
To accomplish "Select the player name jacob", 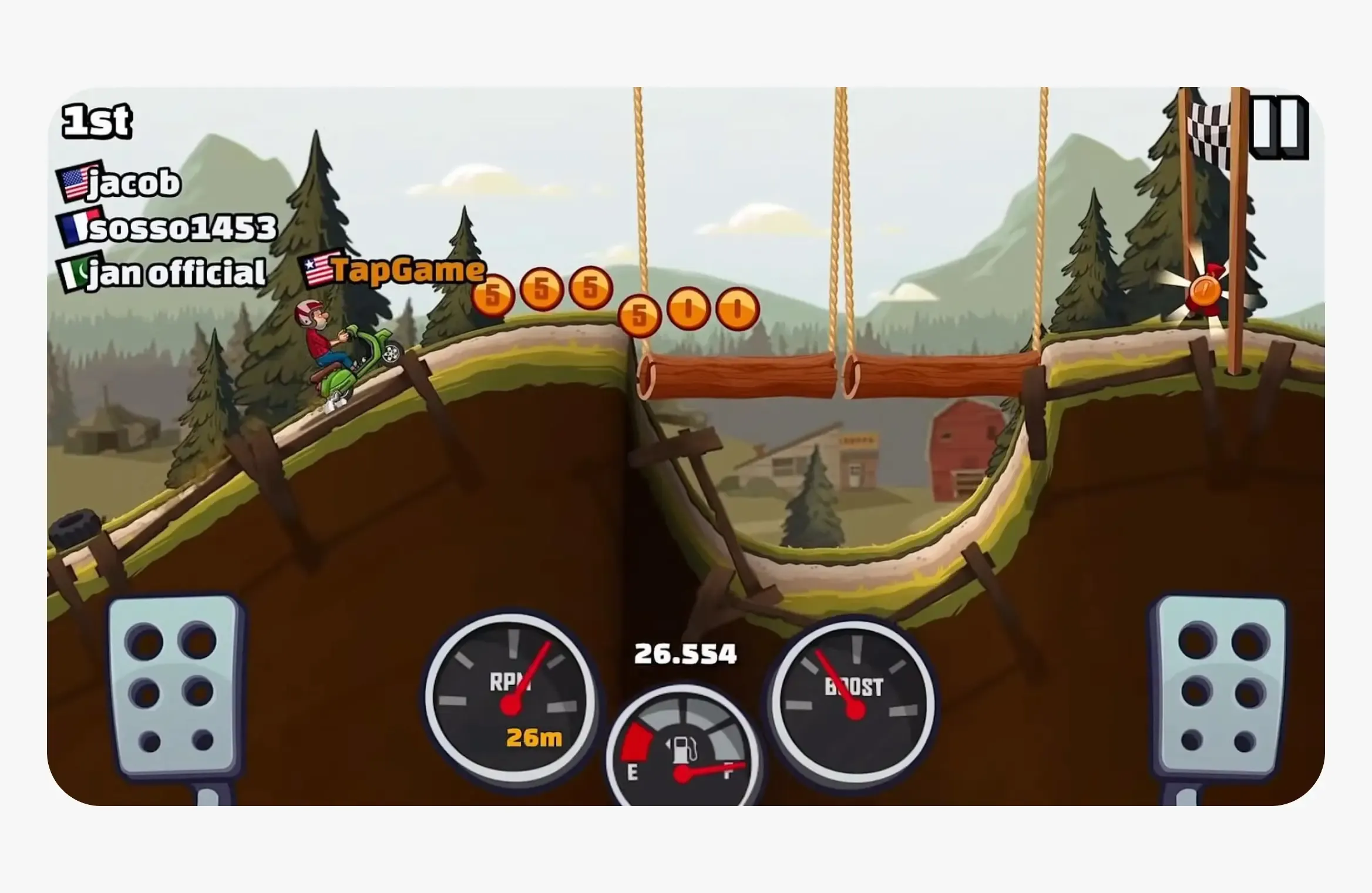I will pos(133,183).
